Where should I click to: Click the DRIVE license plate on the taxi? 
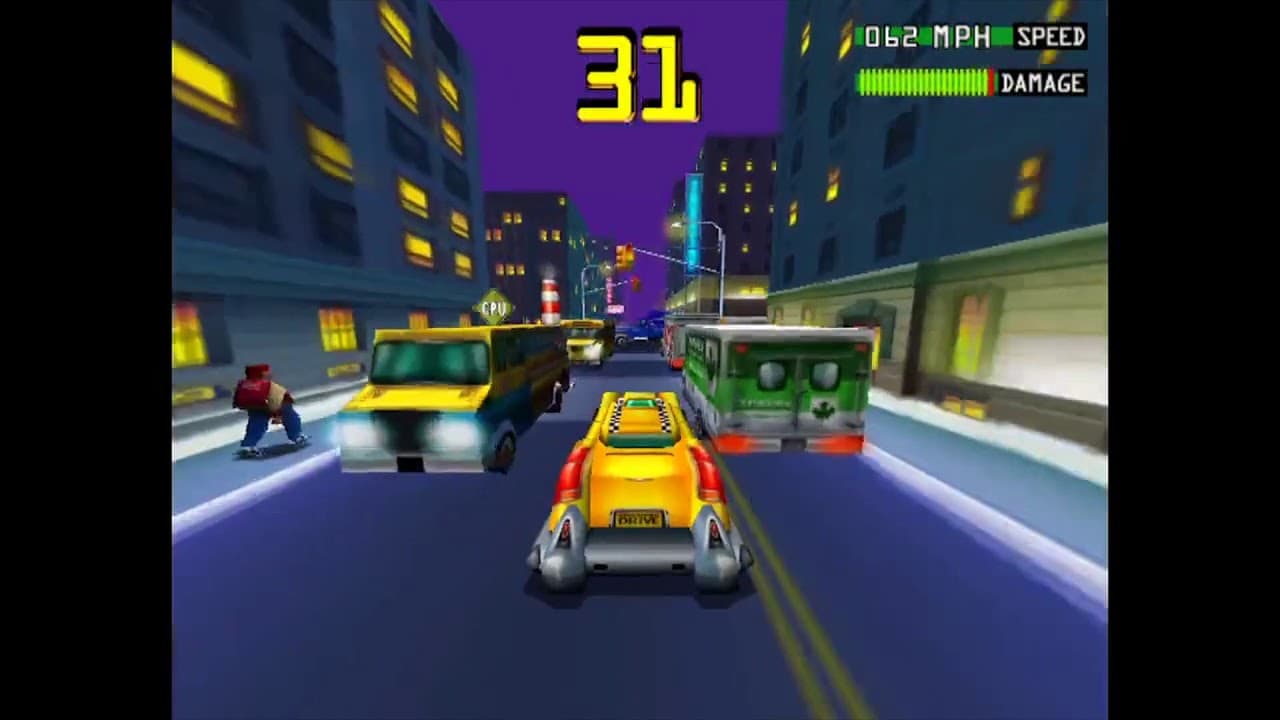click(x=640, y=519)
